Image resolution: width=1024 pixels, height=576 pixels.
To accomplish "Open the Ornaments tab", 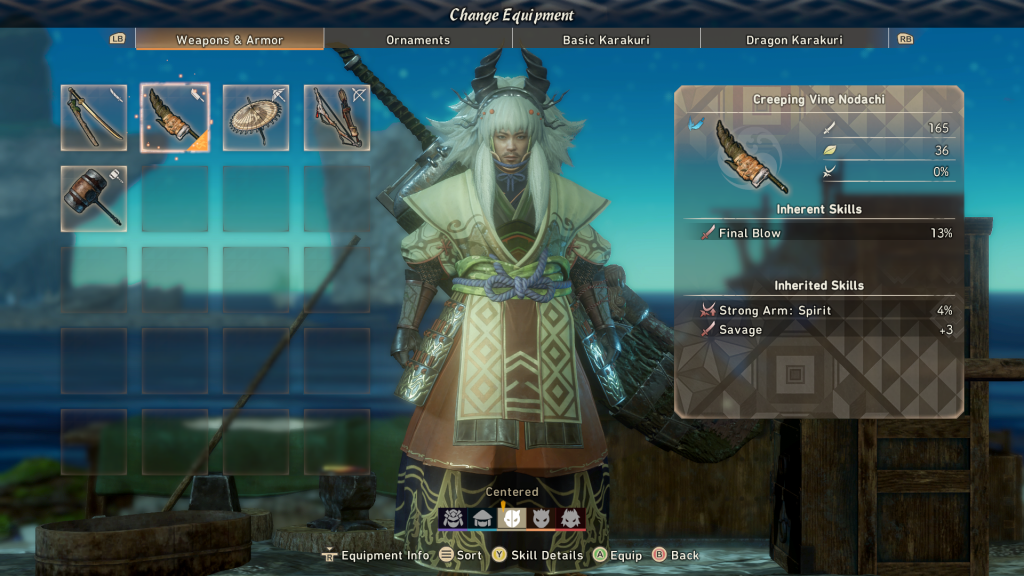I will pyautogui.click(x=418, y=40).
